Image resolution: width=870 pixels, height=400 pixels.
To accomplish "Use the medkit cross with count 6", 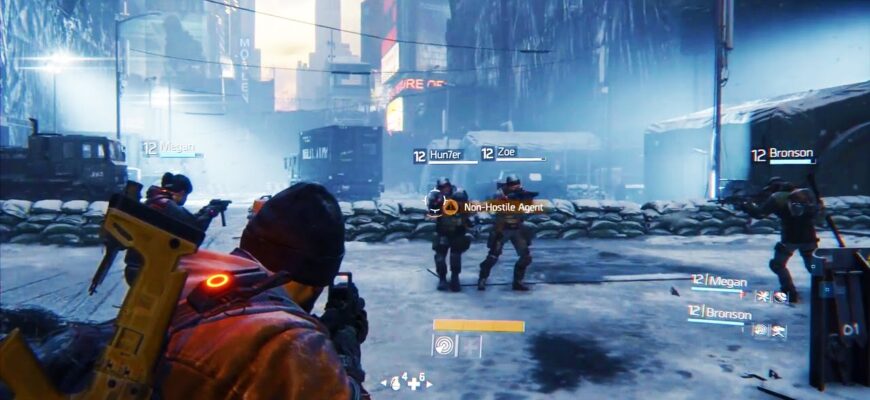I will pyautogui.click(x=412, y=383).
